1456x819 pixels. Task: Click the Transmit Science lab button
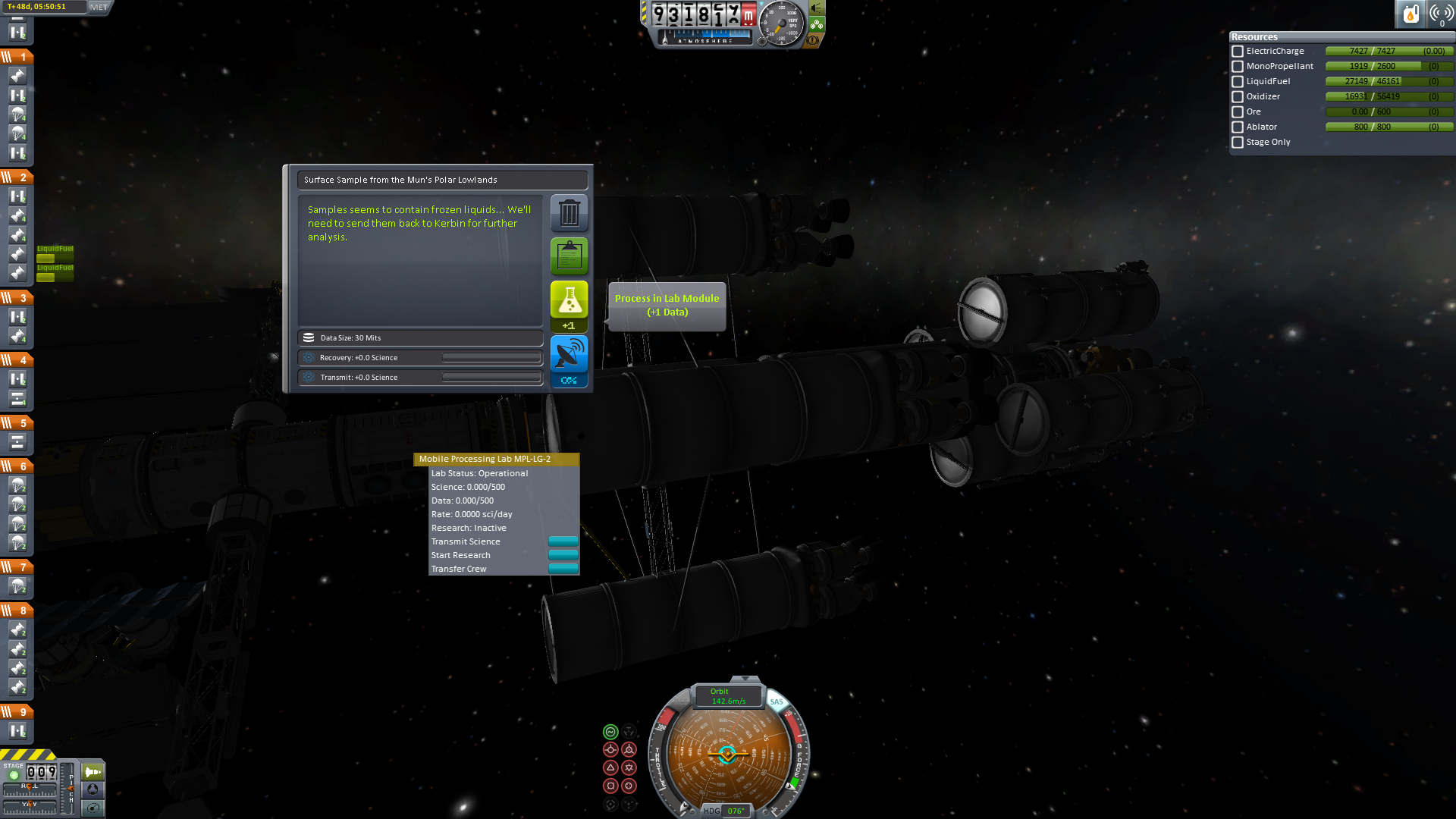[x=563, y=541]
